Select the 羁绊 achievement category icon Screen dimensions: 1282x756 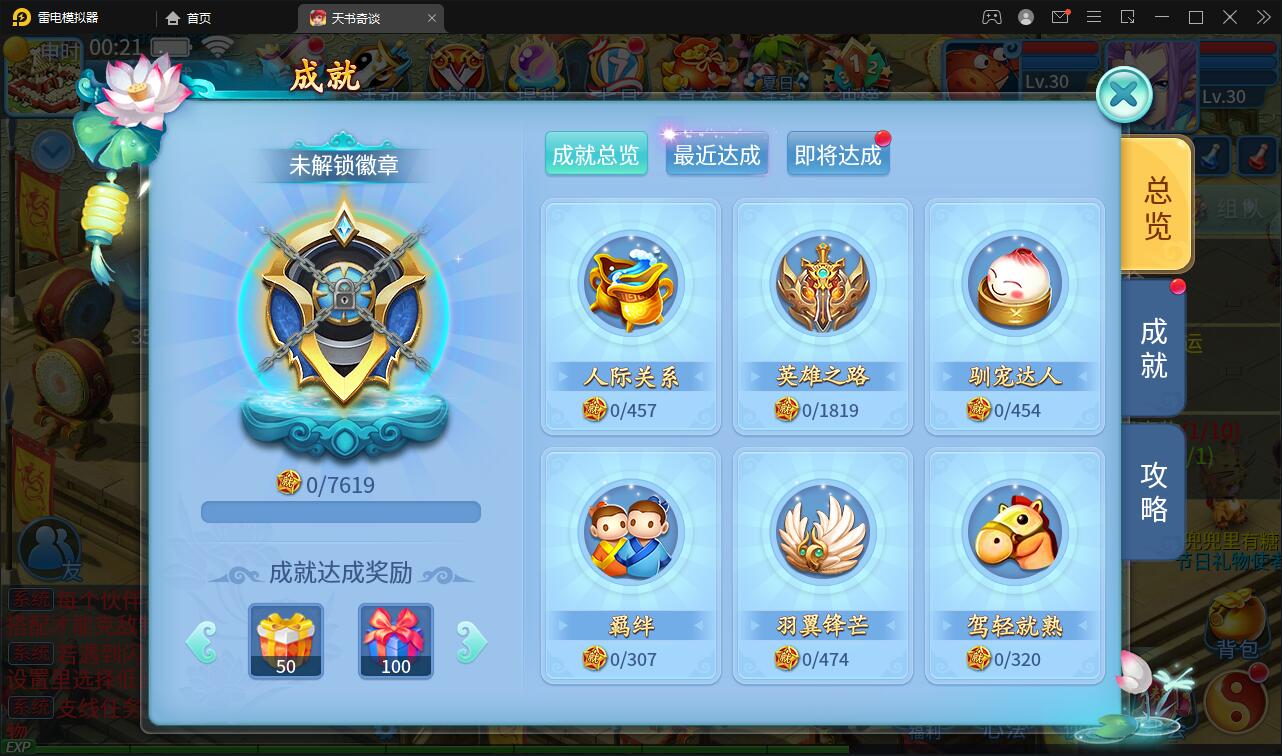point(630,533)
